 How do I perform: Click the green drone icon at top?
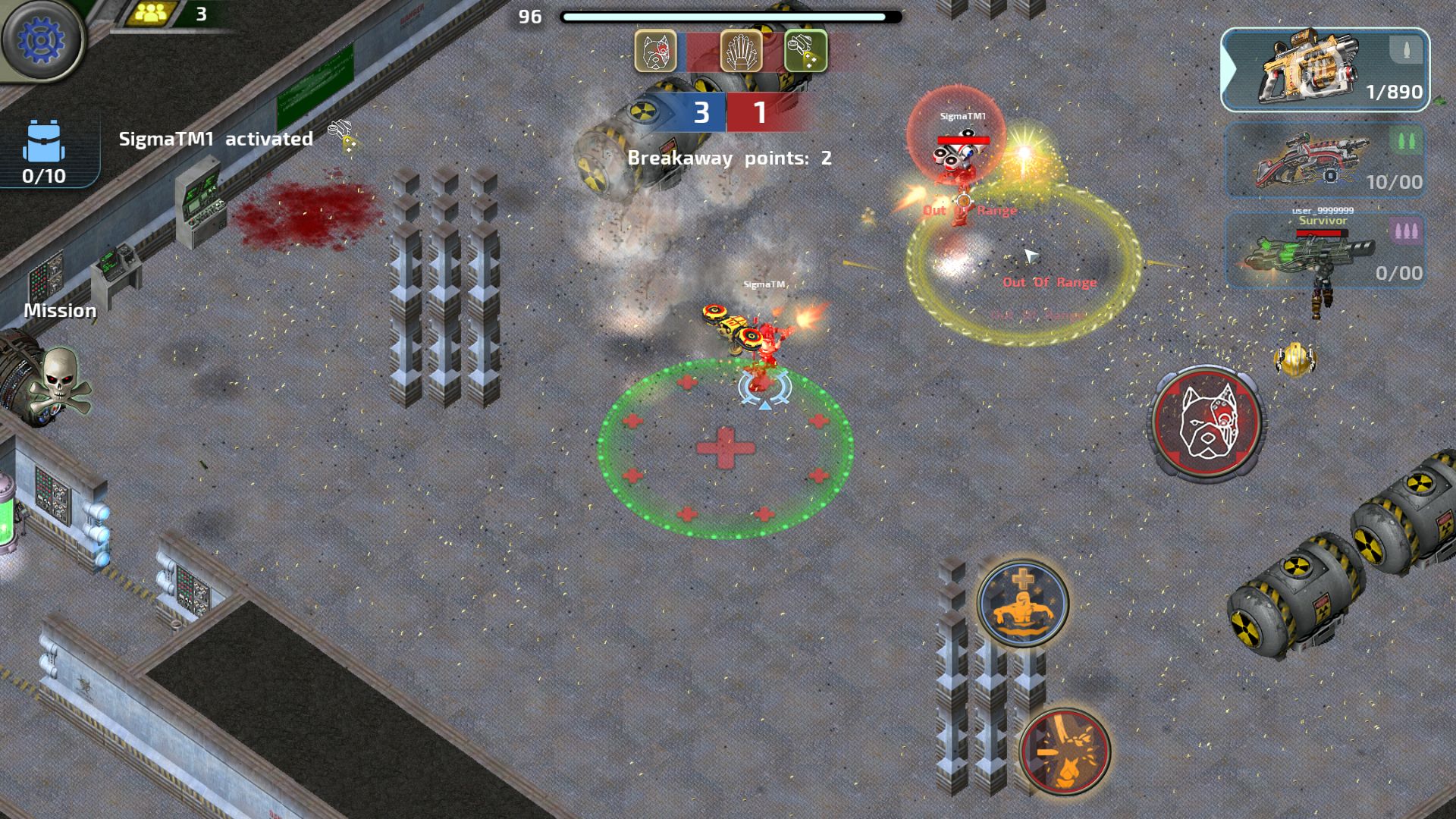click(805, 52)
